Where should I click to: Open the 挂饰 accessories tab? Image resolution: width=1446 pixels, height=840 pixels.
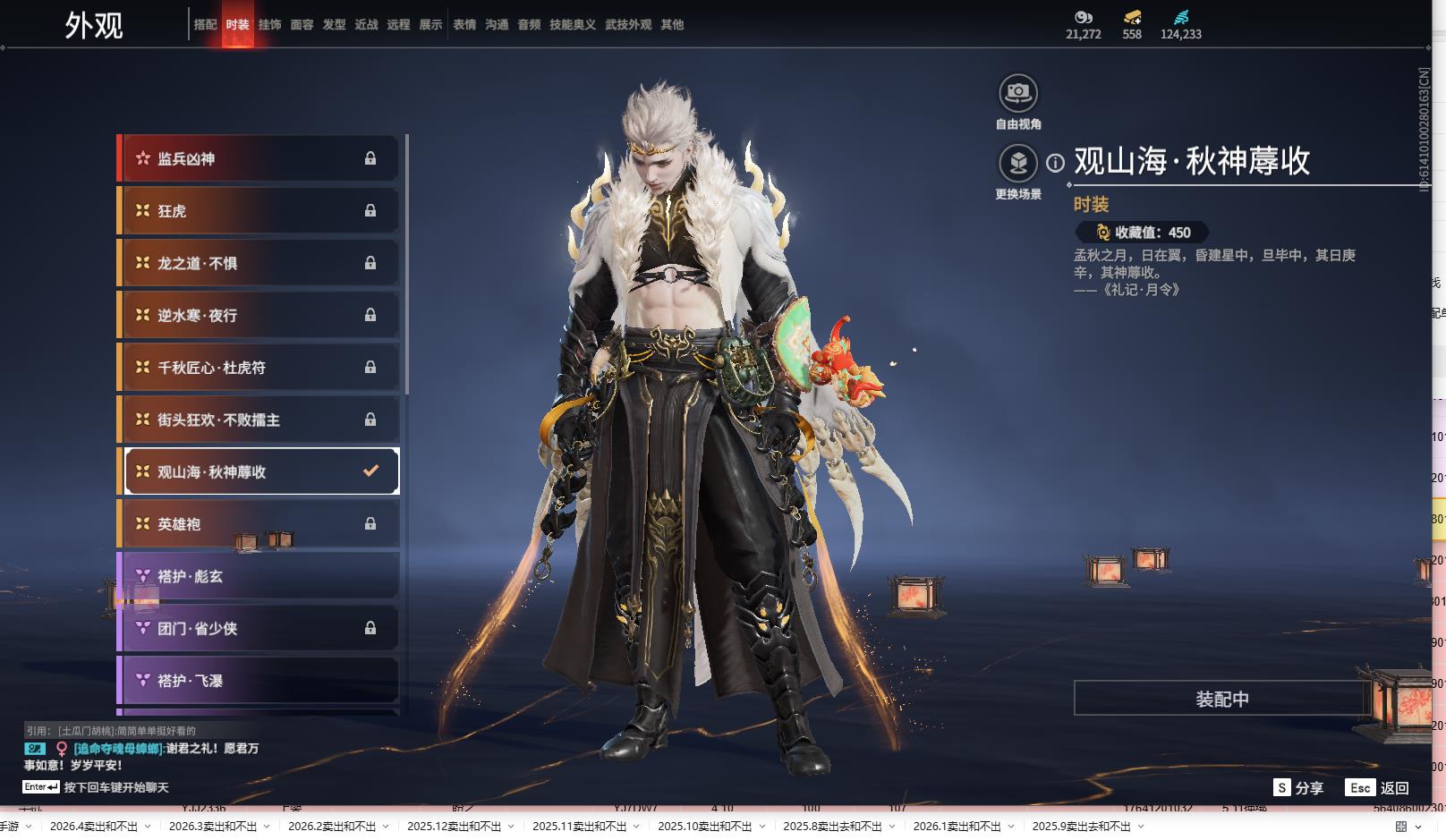(269, 25)
